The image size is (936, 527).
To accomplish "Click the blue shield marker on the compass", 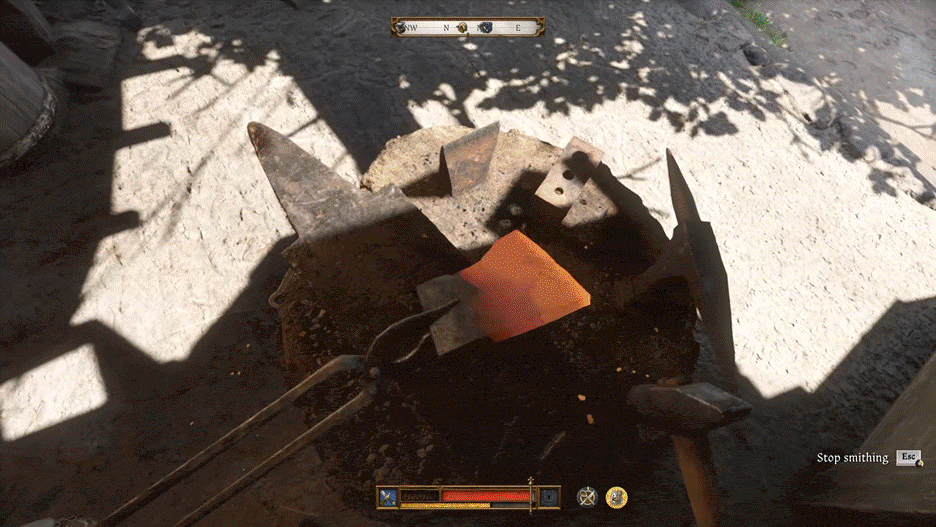I will [486, 28].
